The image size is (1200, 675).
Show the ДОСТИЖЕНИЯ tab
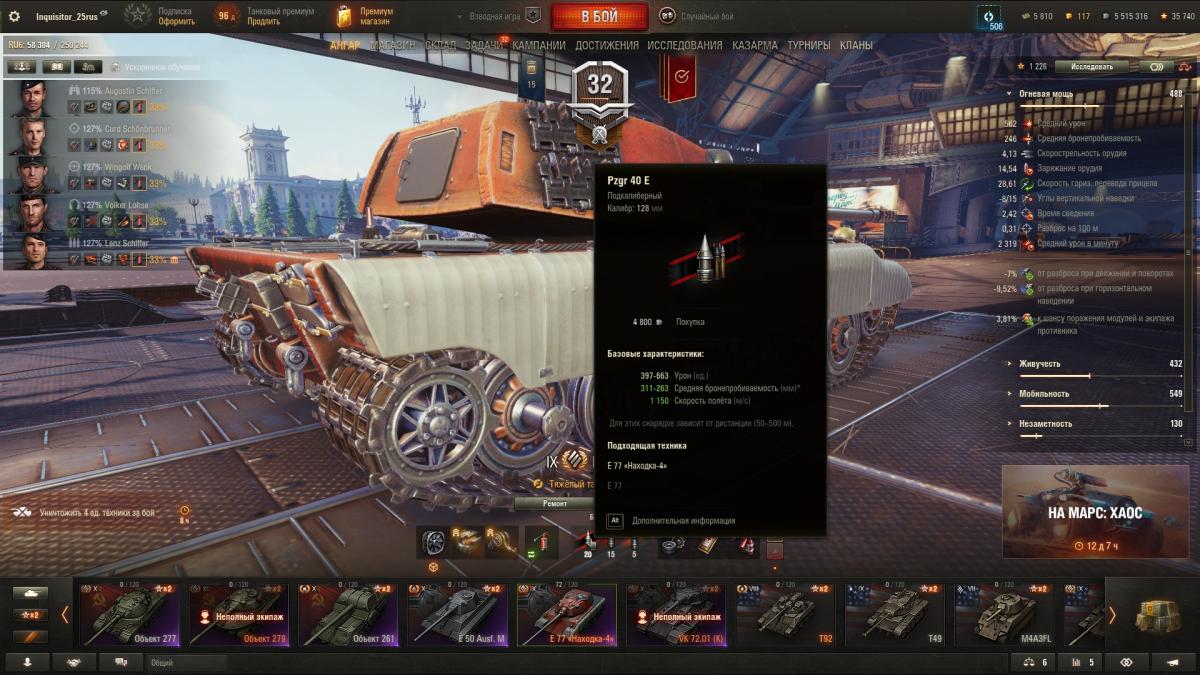point(607,45)
